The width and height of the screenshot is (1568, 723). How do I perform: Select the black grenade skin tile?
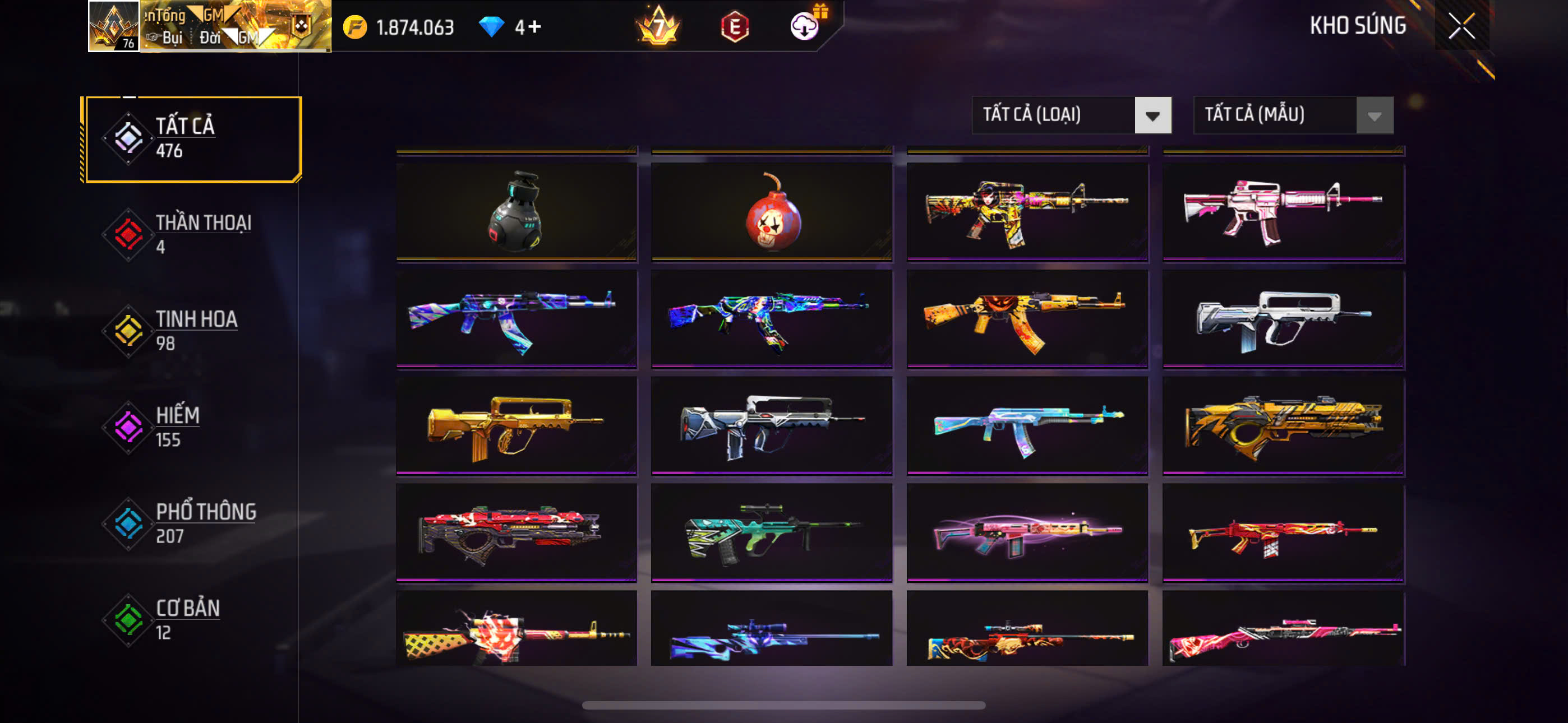coord(516,211)
